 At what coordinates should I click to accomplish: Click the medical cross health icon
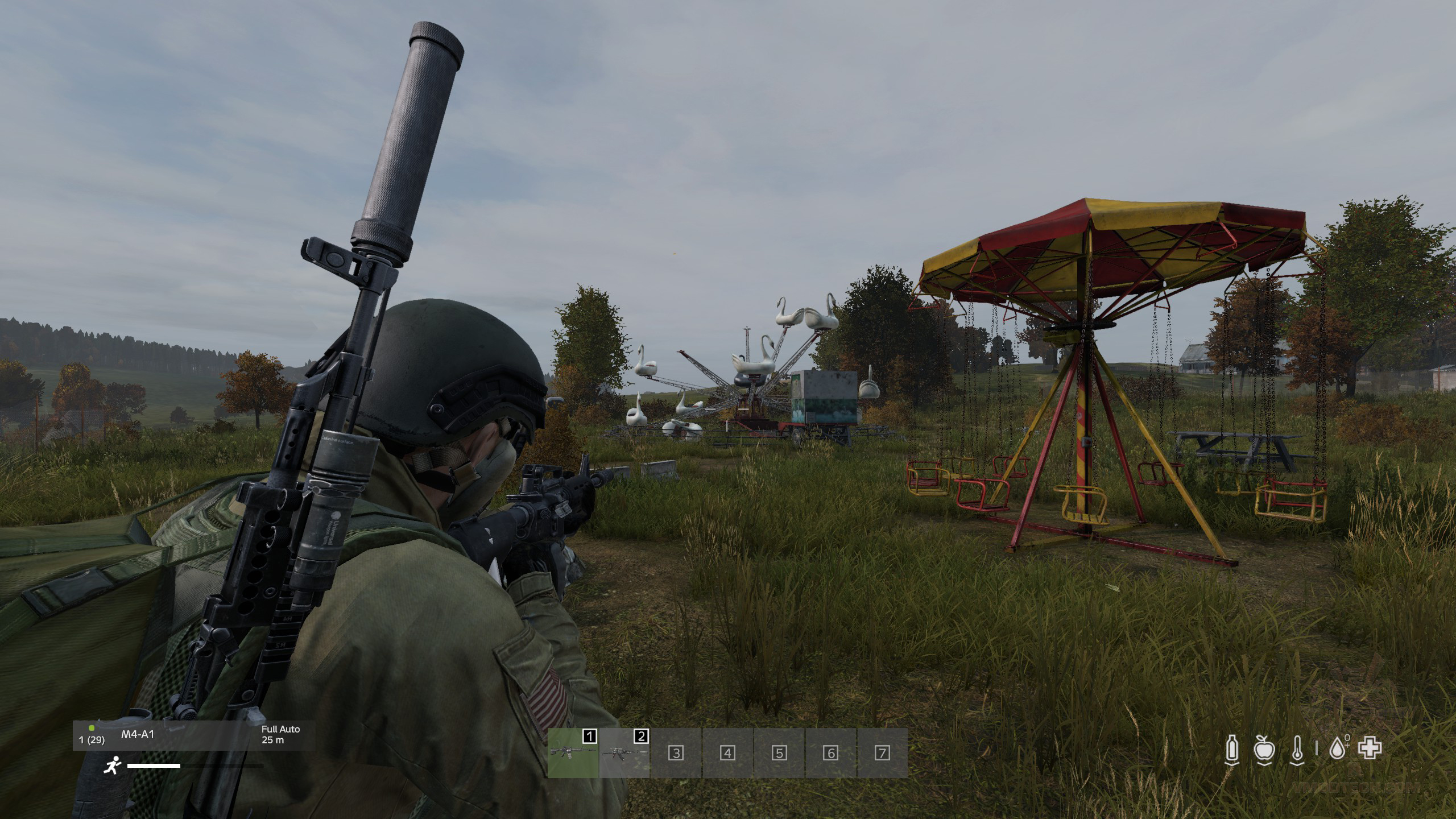pyautogui.click(x=1370, y=748)
